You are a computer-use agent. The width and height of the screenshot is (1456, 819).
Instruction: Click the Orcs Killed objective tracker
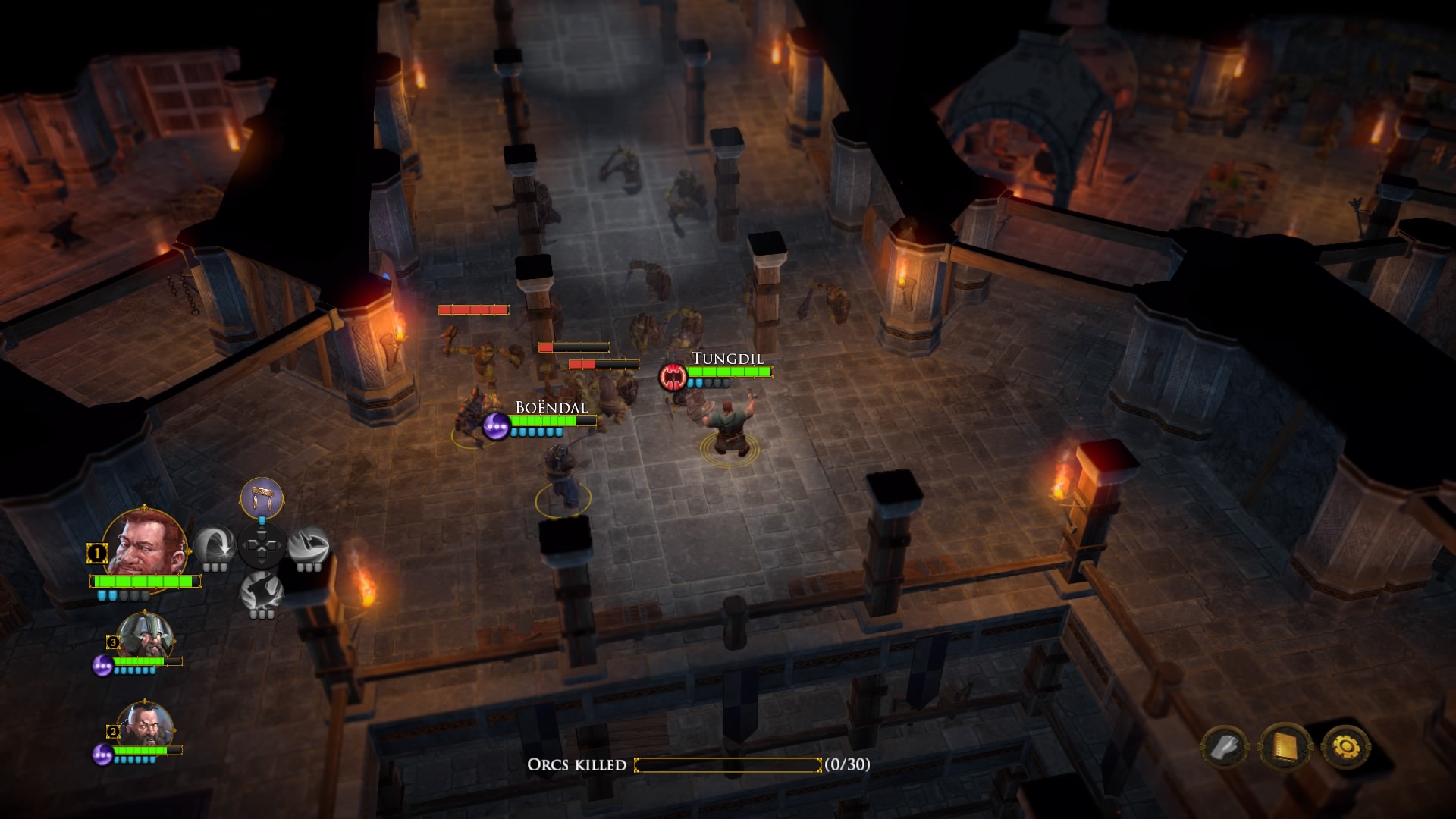pyautogui.click(x=698, y=764)
